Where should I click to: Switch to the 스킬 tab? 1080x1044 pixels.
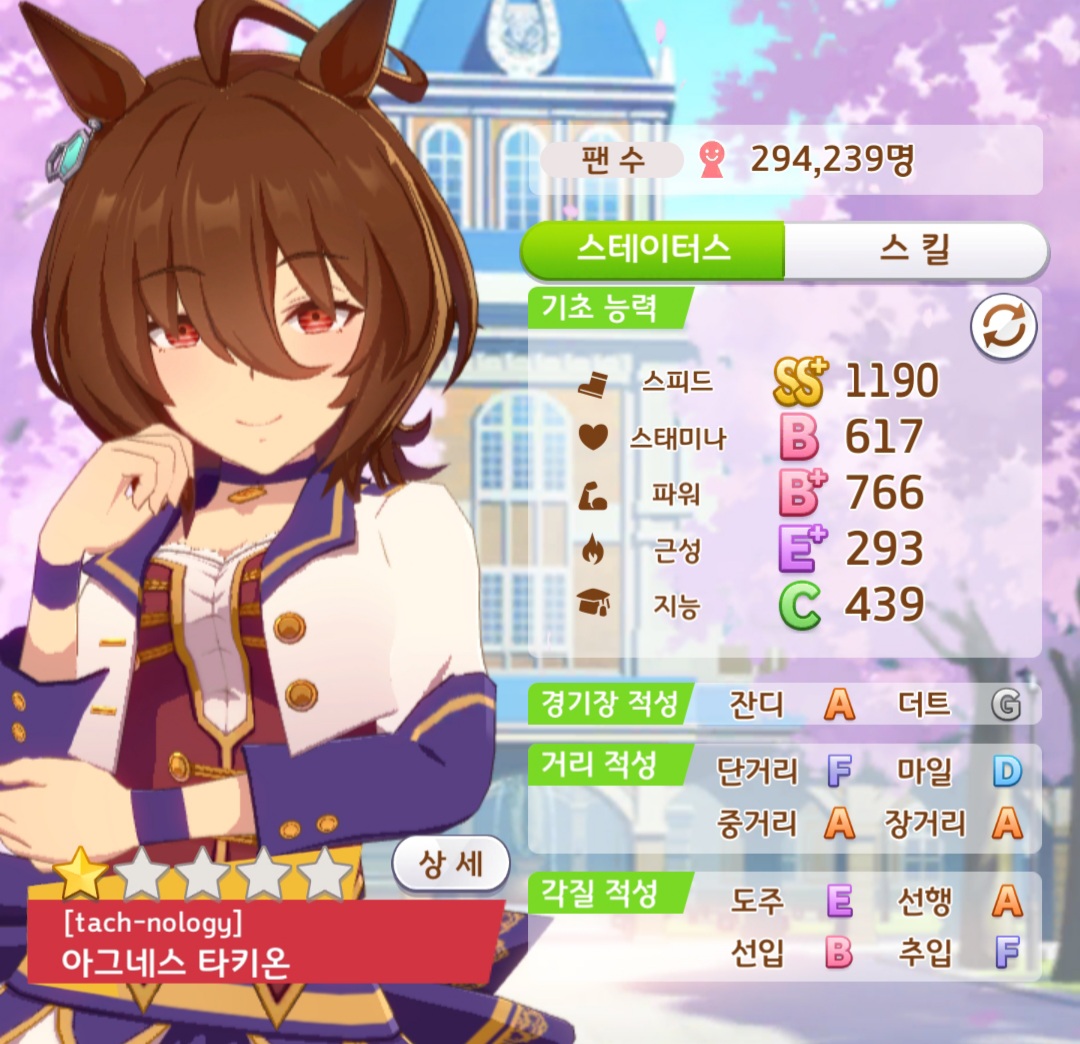[914, 250]
